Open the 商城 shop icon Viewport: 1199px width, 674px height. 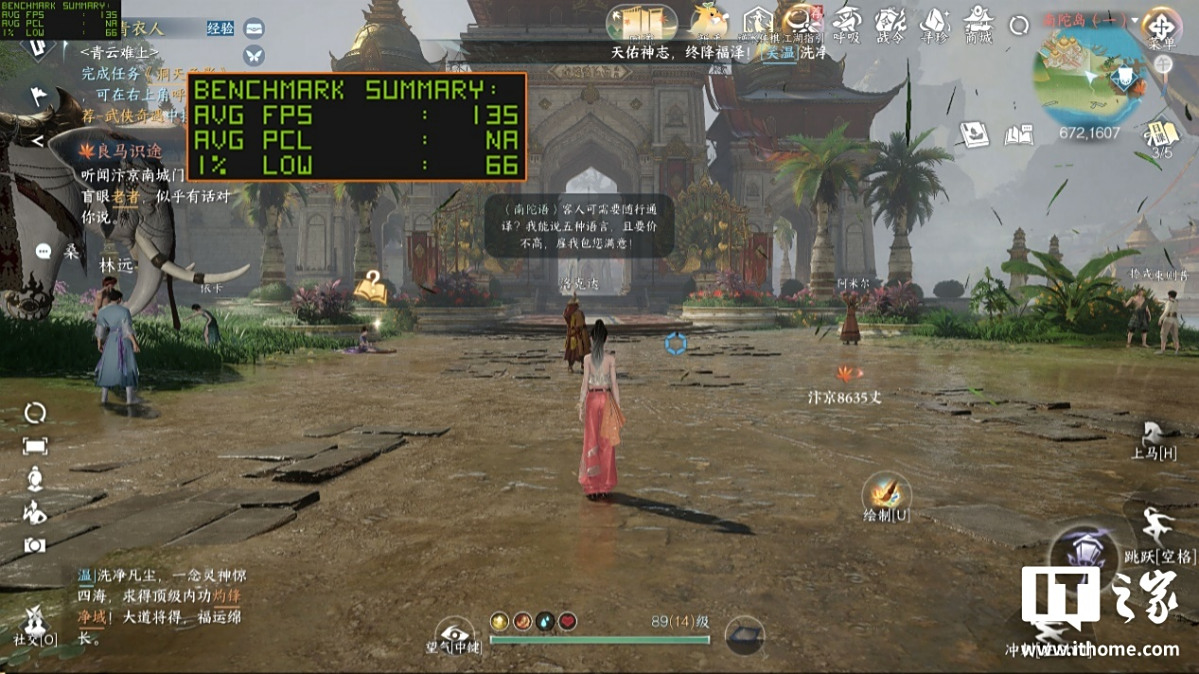coord(978,23)
